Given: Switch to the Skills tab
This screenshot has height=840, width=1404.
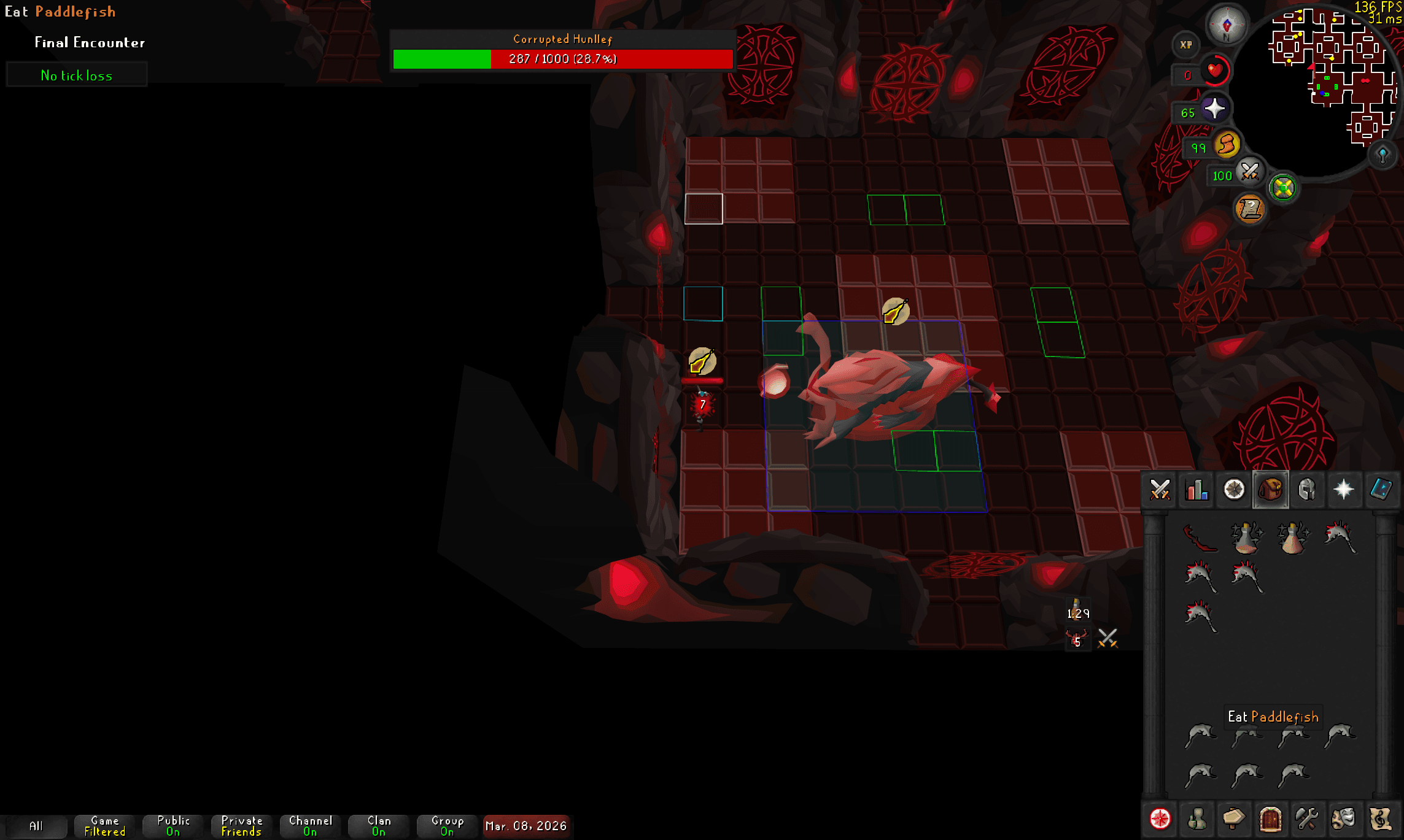Looking at the screenshot, I should coord(1197,490).
